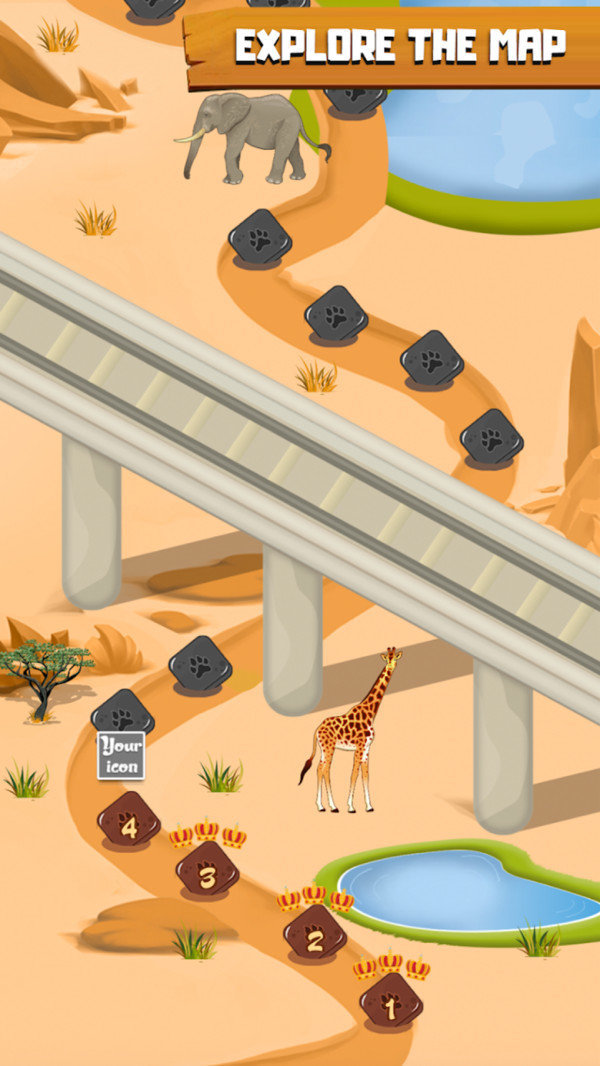Select level 1 stone node
The width and height of the screenshot is (600, 1066).
[x=391, y=1001]
